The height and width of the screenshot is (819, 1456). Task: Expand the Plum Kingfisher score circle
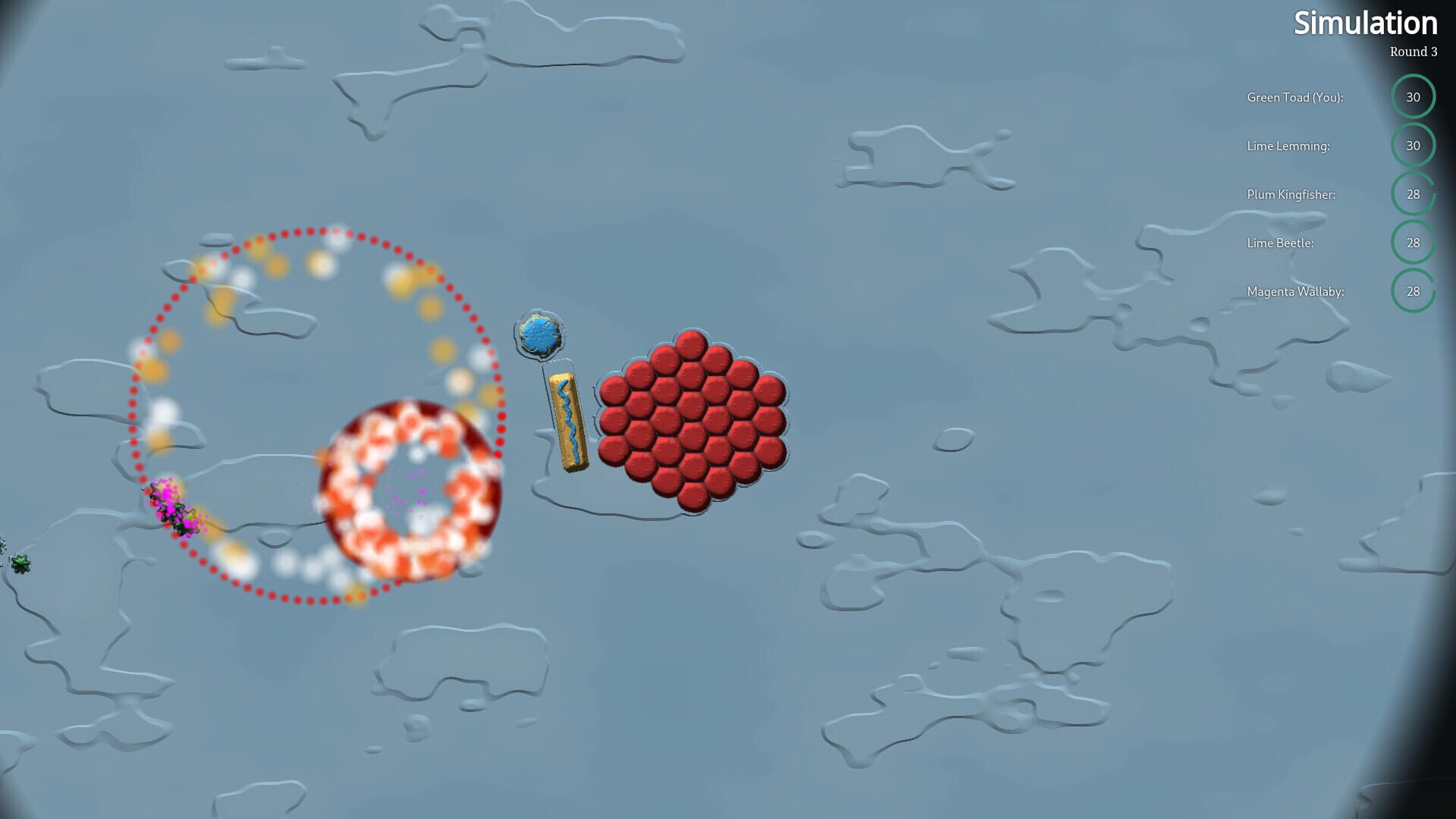tap(1414, 194)
